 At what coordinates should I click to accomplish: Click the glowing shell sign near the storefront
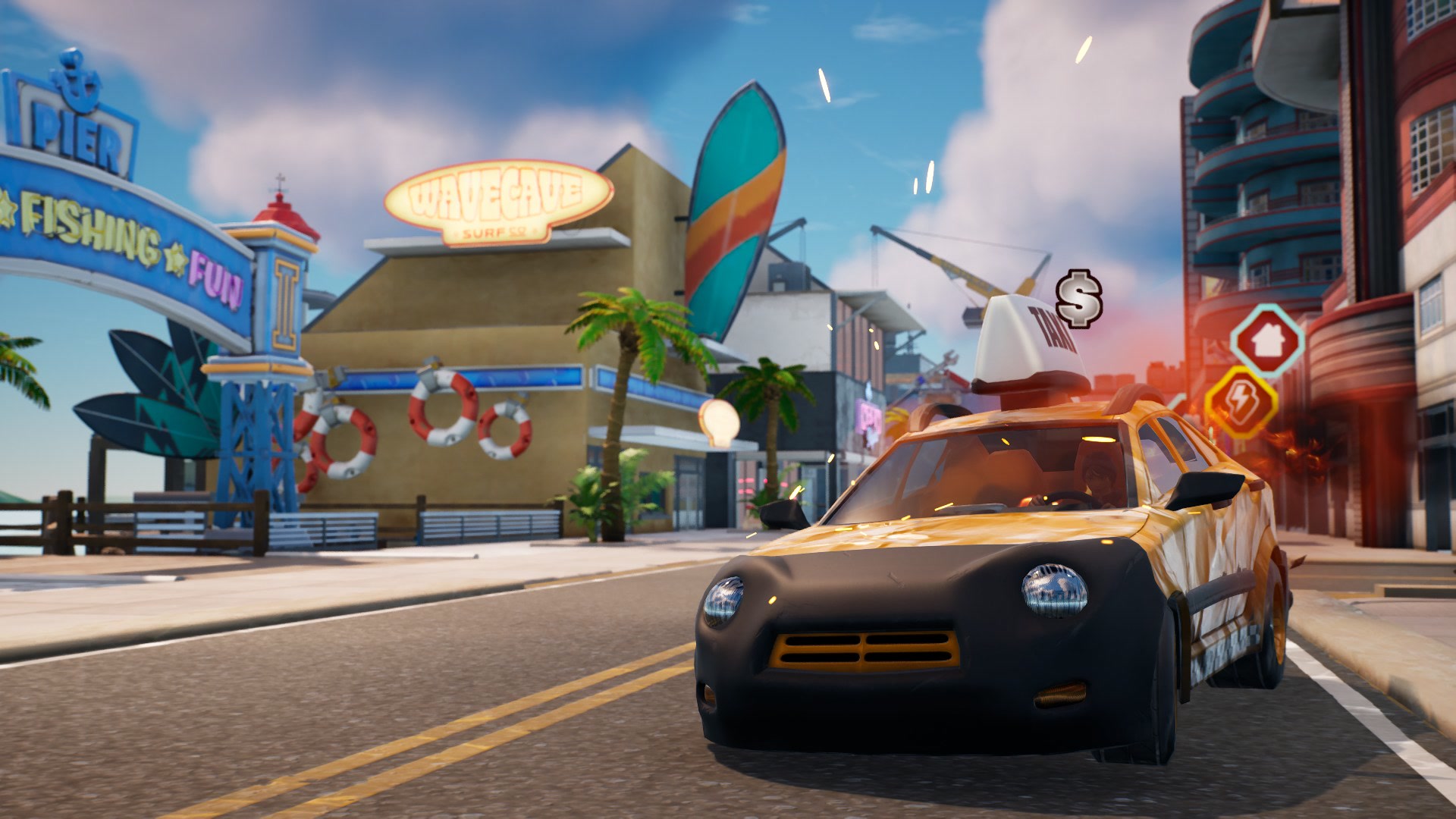718,419
